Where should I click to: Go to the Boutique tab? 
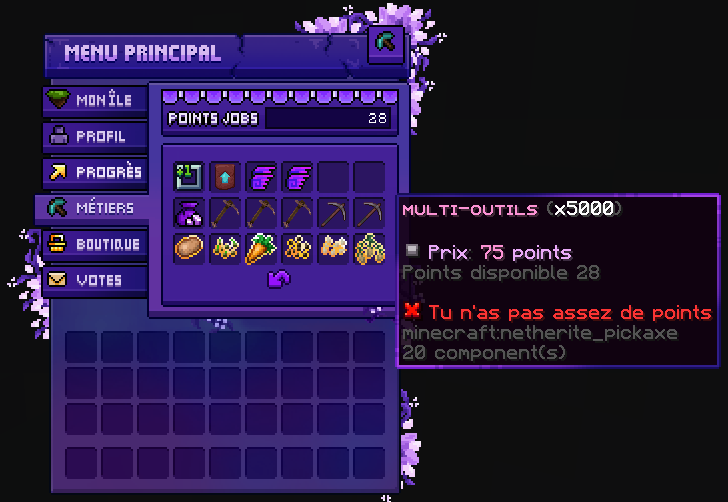pos(93,244)
